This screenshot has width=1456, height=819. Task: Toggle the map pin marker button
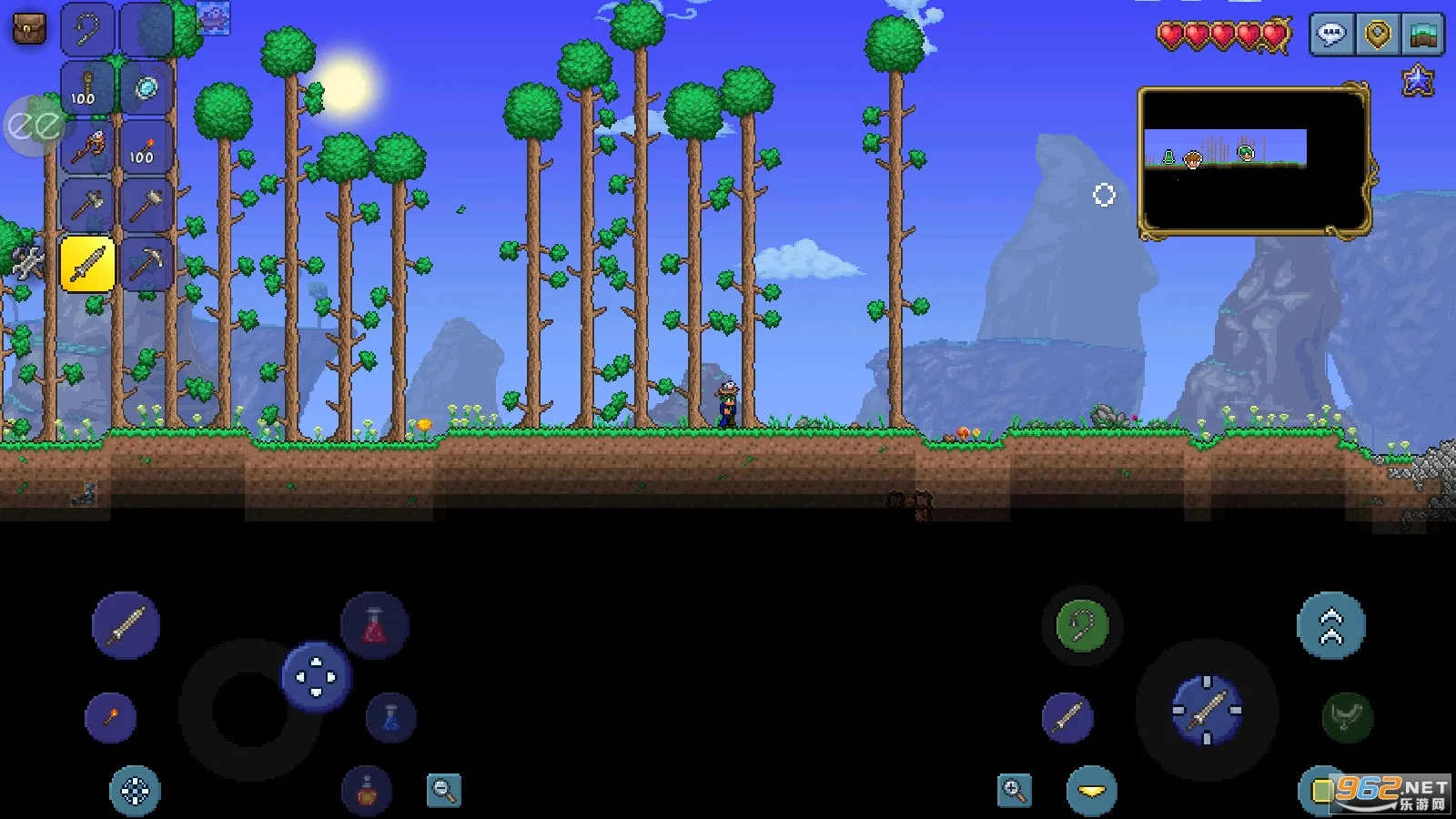[1378, 35]
